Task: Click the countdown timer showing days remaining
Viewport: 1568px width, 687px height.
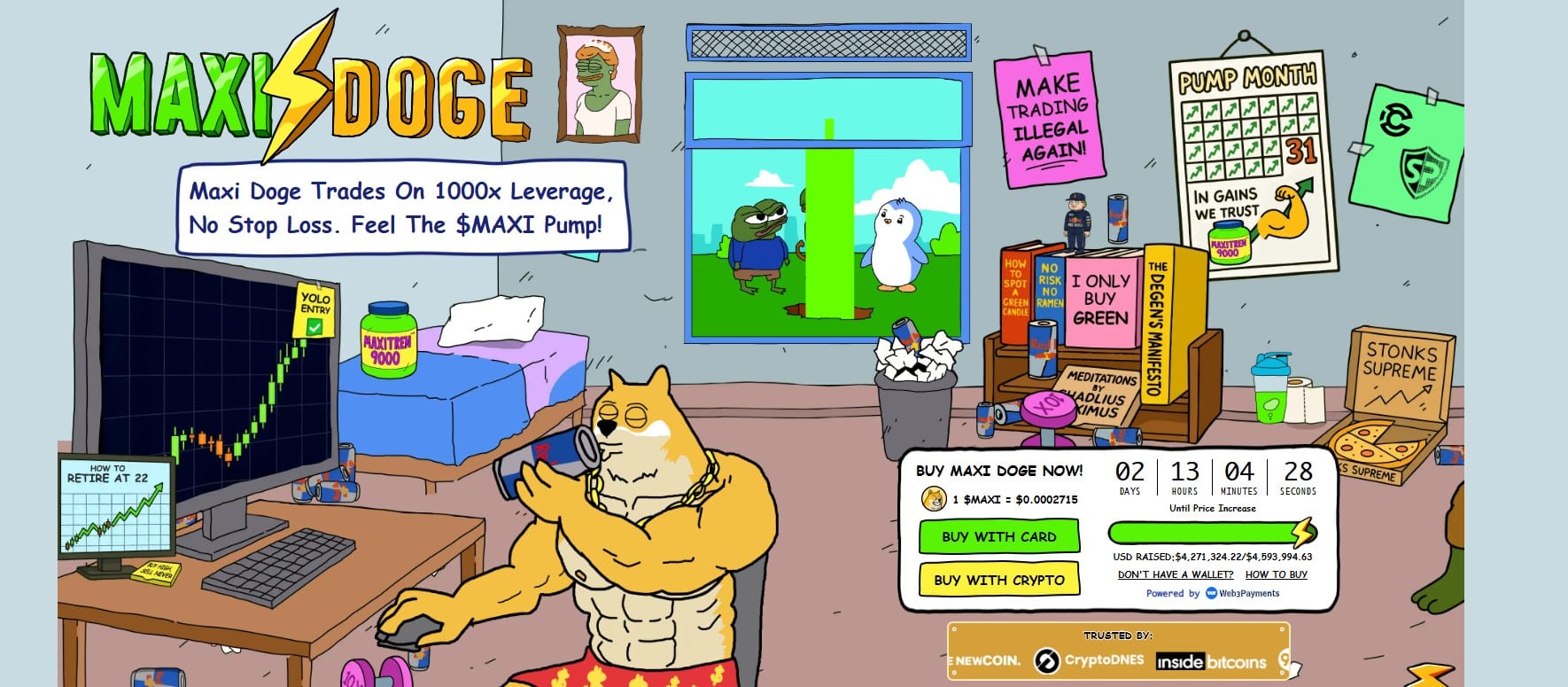Action: click(x=1129, y=477)
